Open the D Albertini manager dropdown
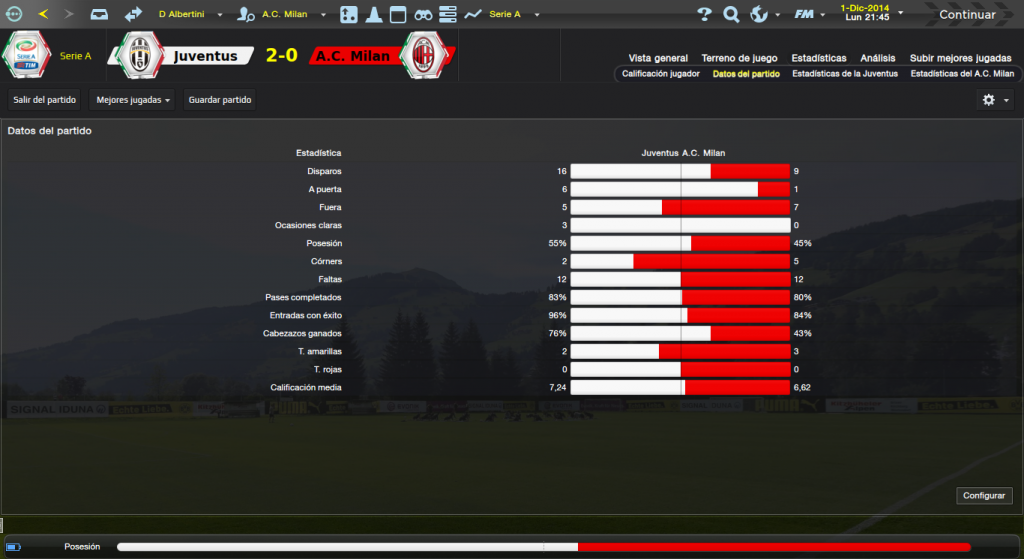 190,15
